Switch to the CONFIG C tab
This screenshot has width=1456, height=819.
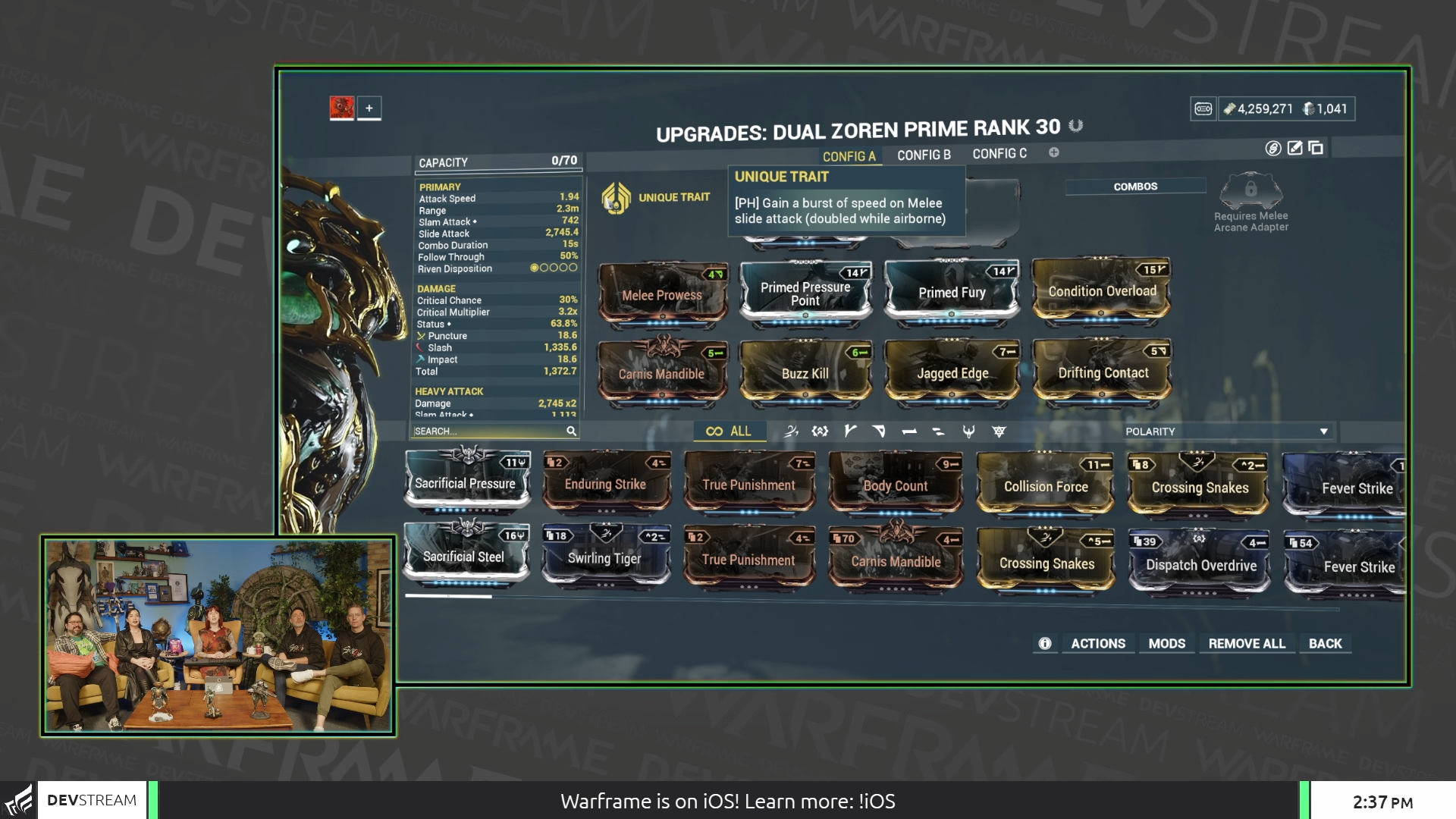tap(999, 154)
